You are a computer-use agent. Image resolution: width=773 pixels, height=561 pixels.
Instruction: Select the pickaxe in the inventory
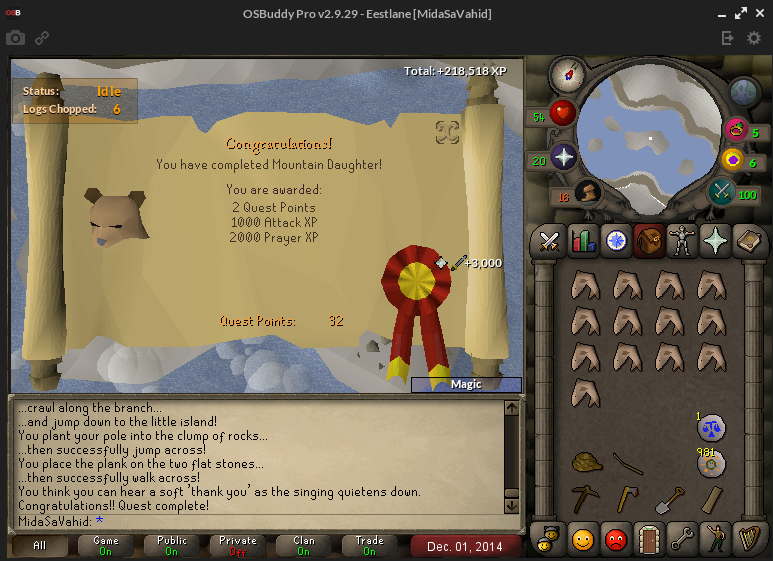(587, 497)
